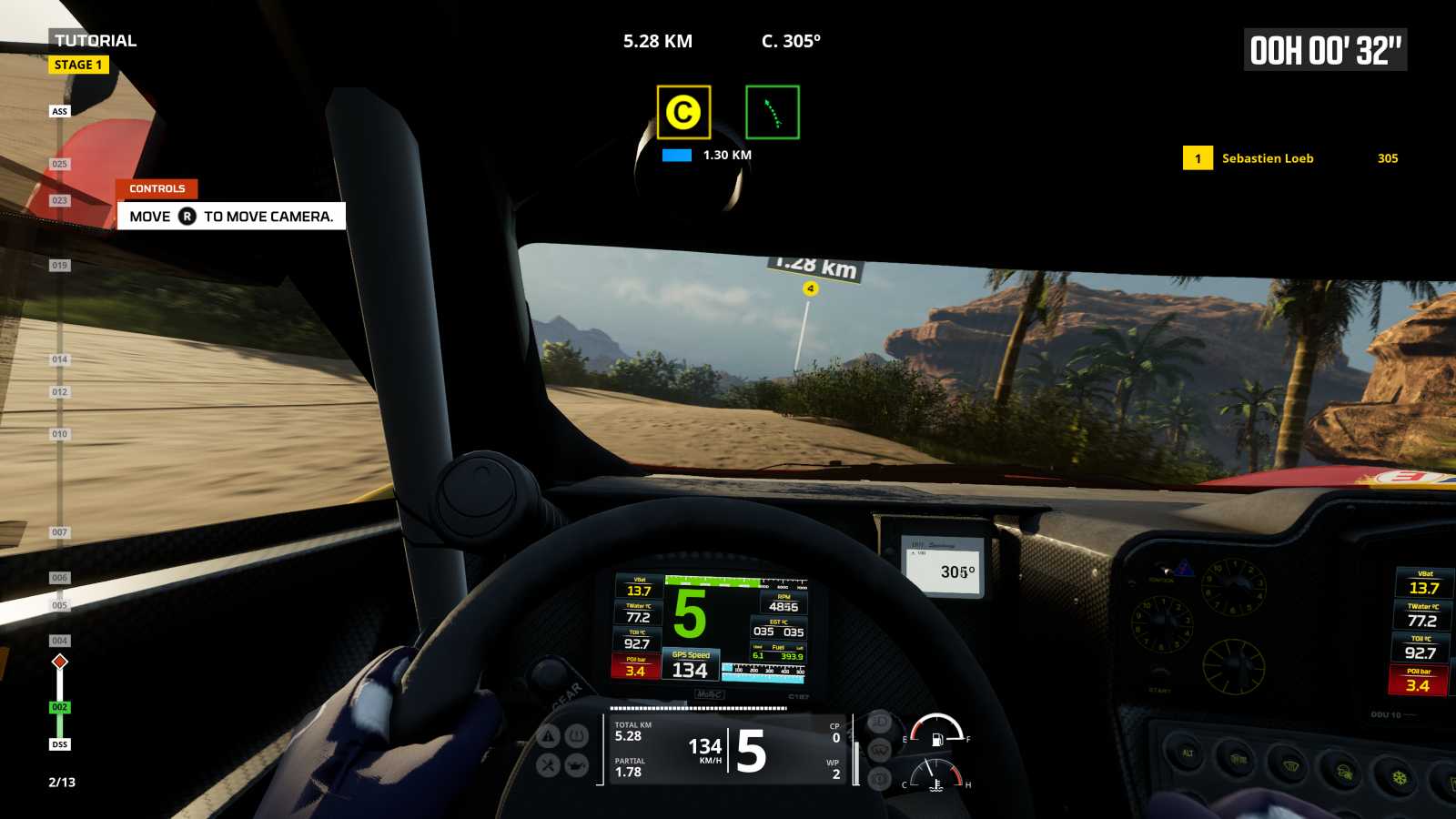Select the yellow STAGE 1 label
The image size is (1456, 819).
(78, 65)
